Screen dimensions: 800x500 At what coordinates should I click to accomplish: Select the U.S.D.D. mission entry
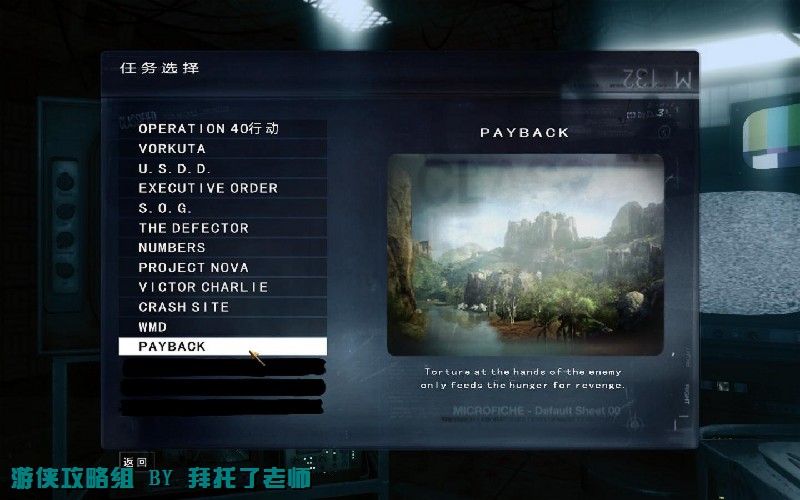pos(175,169)
